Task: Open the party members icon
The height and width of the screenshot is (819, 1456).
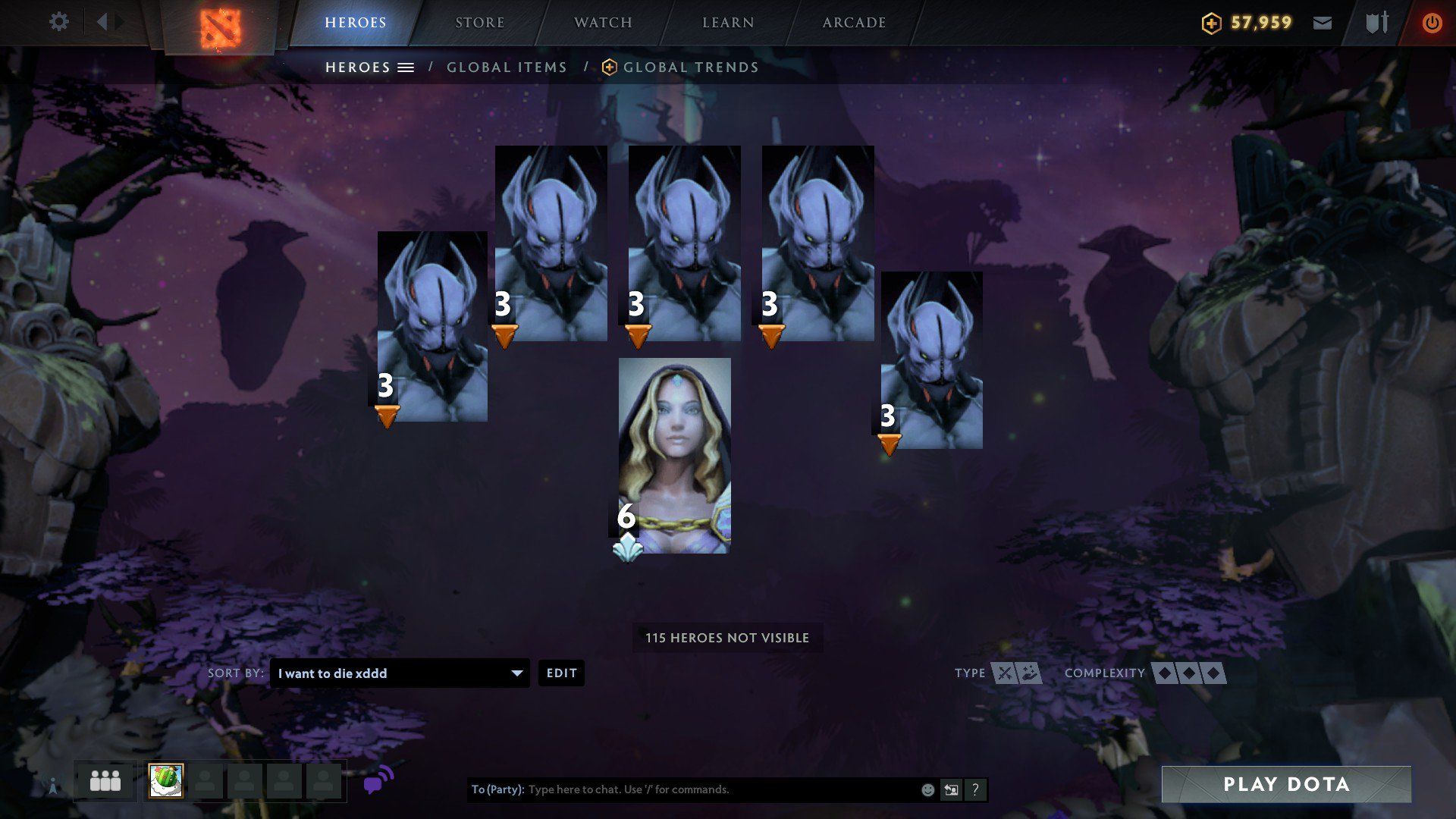Action: coord(105,781)
